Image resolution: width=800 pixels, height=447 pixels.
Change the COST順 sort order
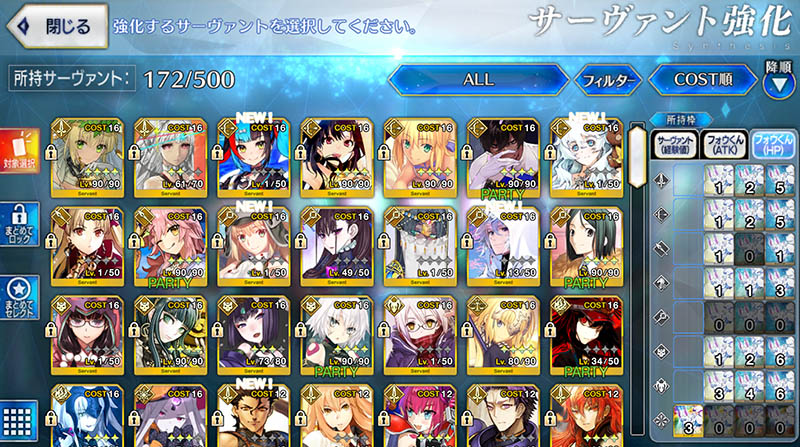coord(701,79)
